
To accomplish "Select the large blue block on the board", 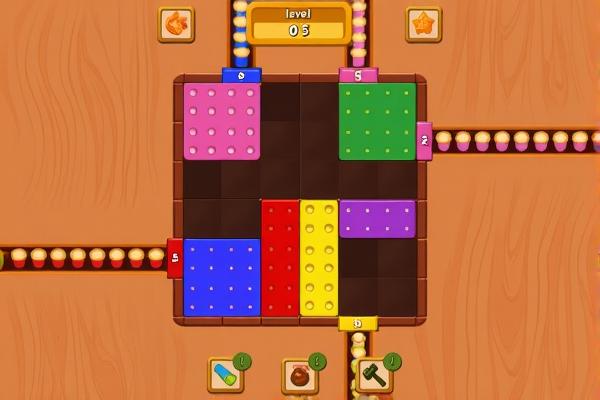I will tap(222, 277).
